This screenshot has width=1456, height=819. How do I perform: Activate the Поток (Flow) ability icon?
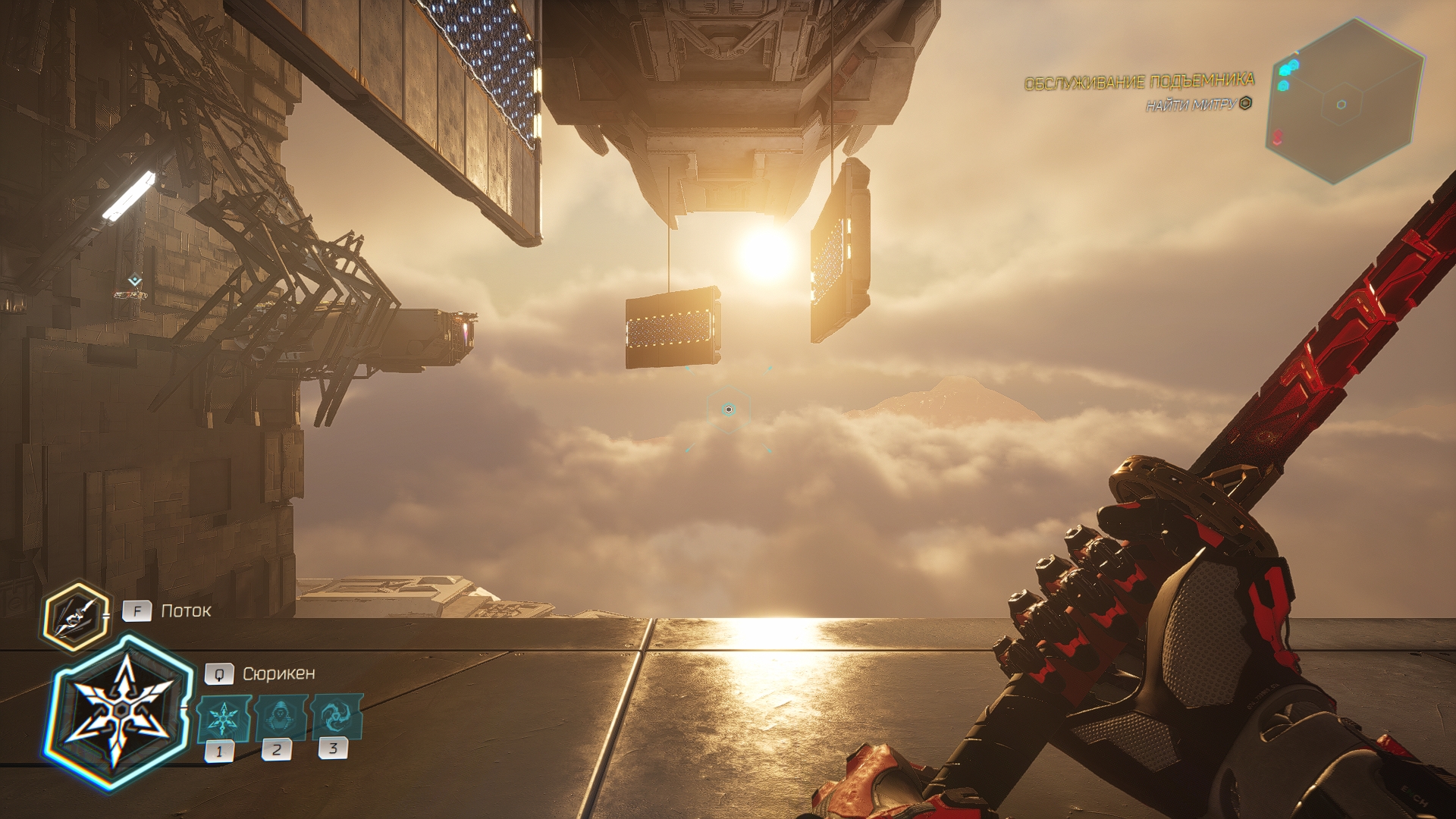click(x=75, y=616)
